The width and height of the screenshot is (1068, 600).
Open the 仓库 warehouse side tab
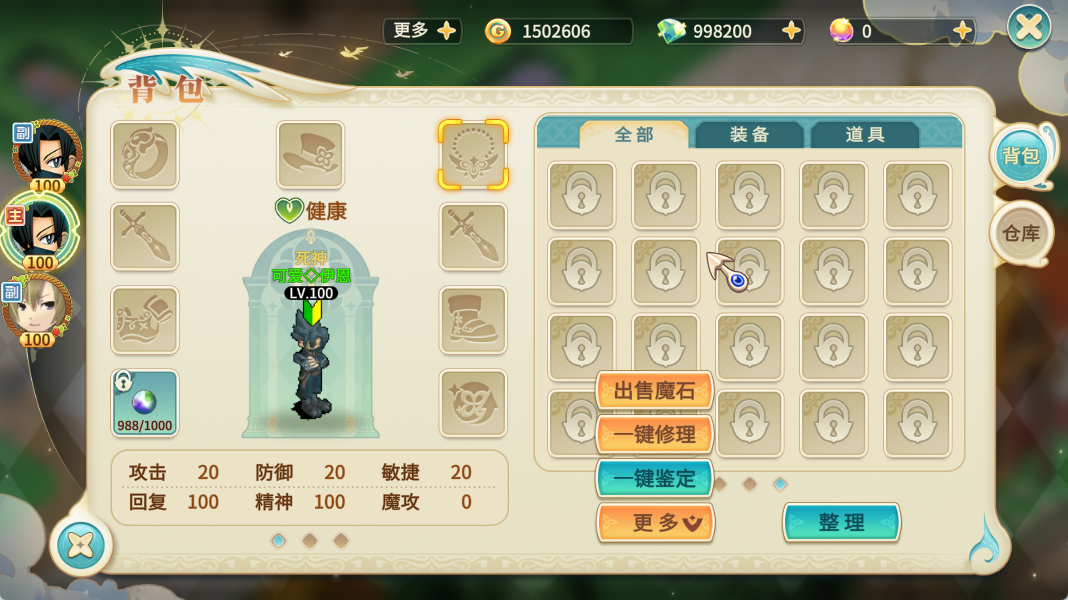[1021, 233]
